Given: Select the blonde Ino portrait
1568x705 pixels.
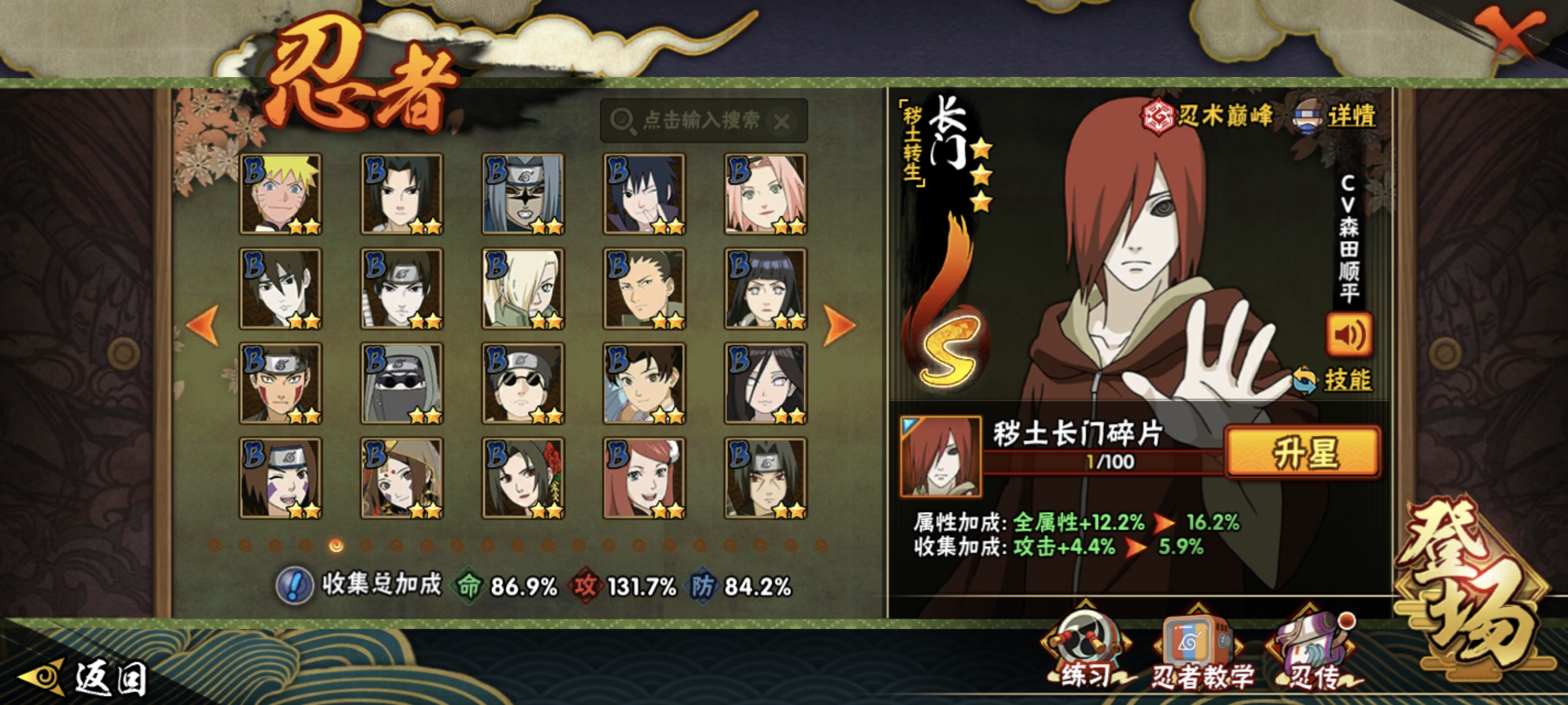Looking at the screenshot, I should tap(523, 289).
